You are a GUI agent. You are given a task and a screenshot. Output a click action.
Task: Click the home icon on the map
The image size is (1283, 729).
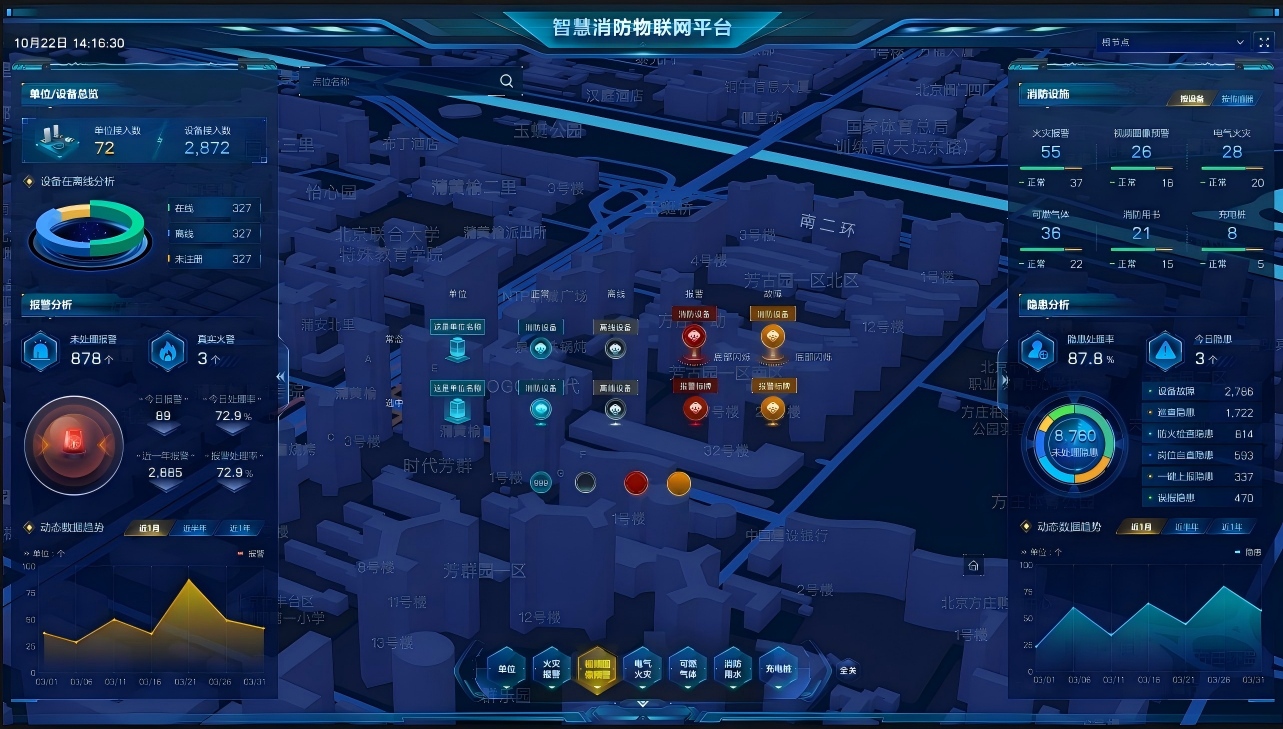click(x=973, y=566)
